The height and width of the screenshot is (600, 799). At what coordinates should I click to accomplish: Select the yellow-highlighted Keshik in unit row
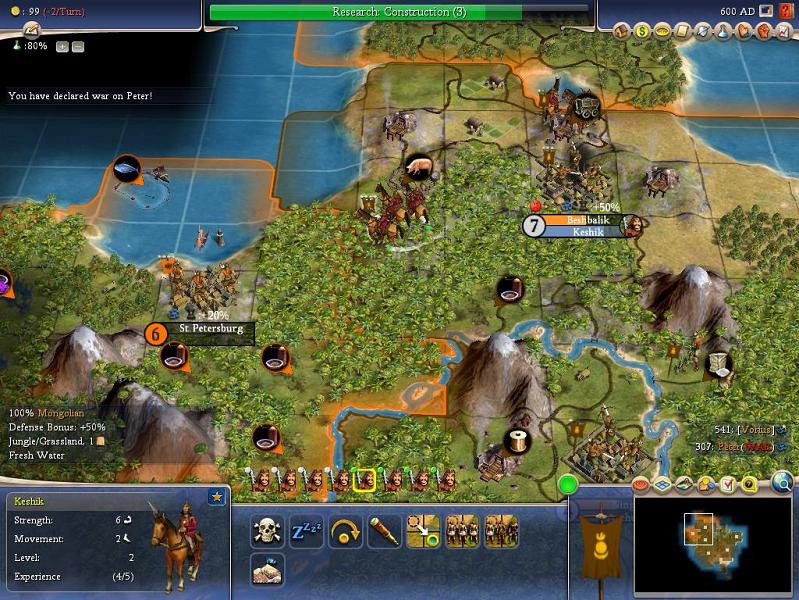pyautogui.click(x=365, y=481)
